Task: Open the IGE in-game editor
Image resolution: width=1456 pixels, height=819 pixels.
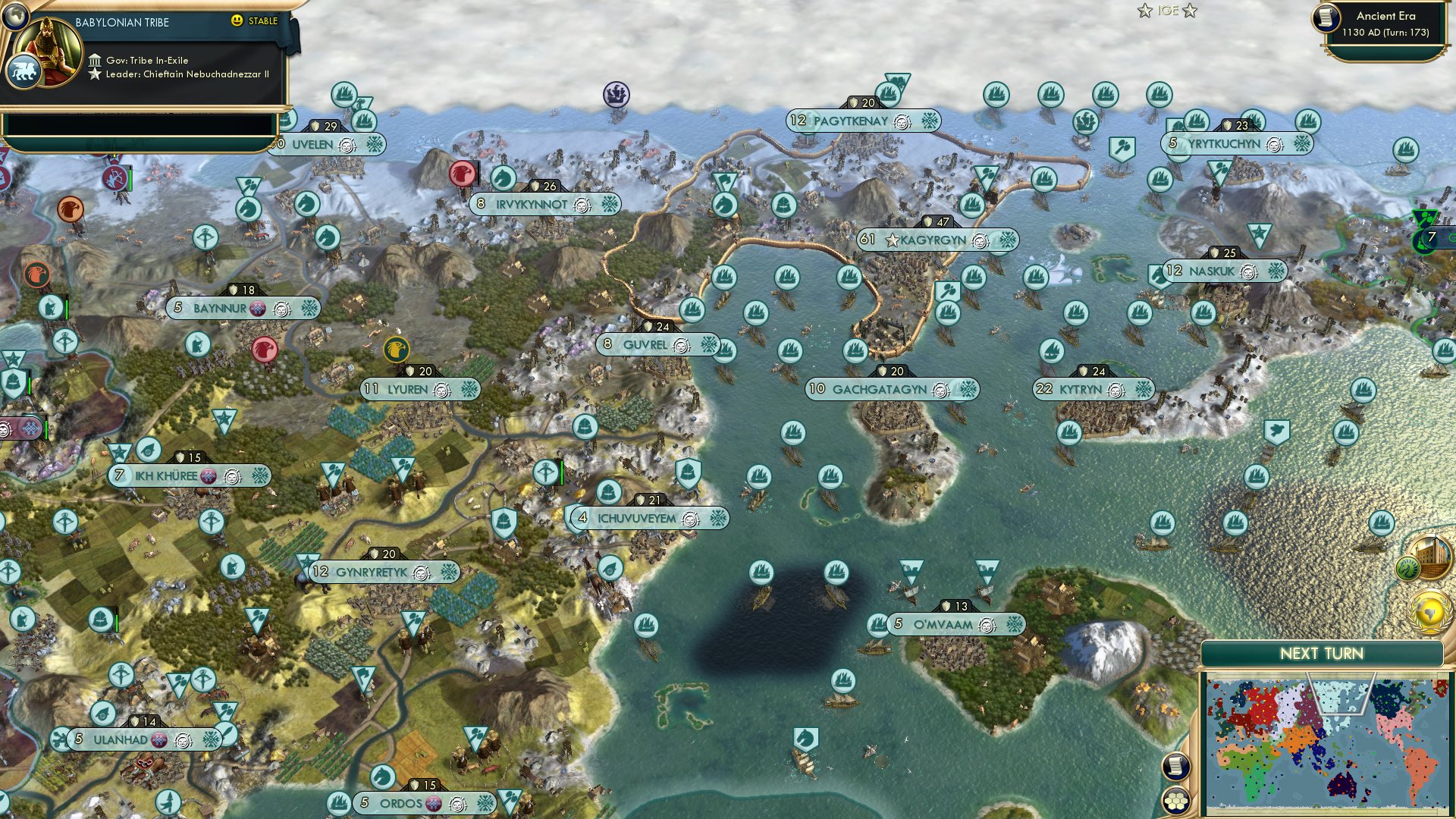Action: [1168, 11]
